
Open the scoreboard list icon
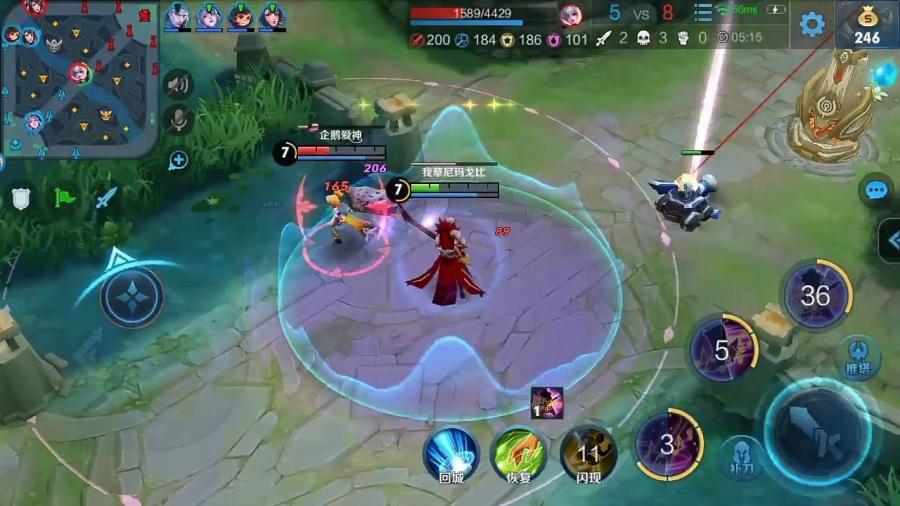tap(703, 13)
